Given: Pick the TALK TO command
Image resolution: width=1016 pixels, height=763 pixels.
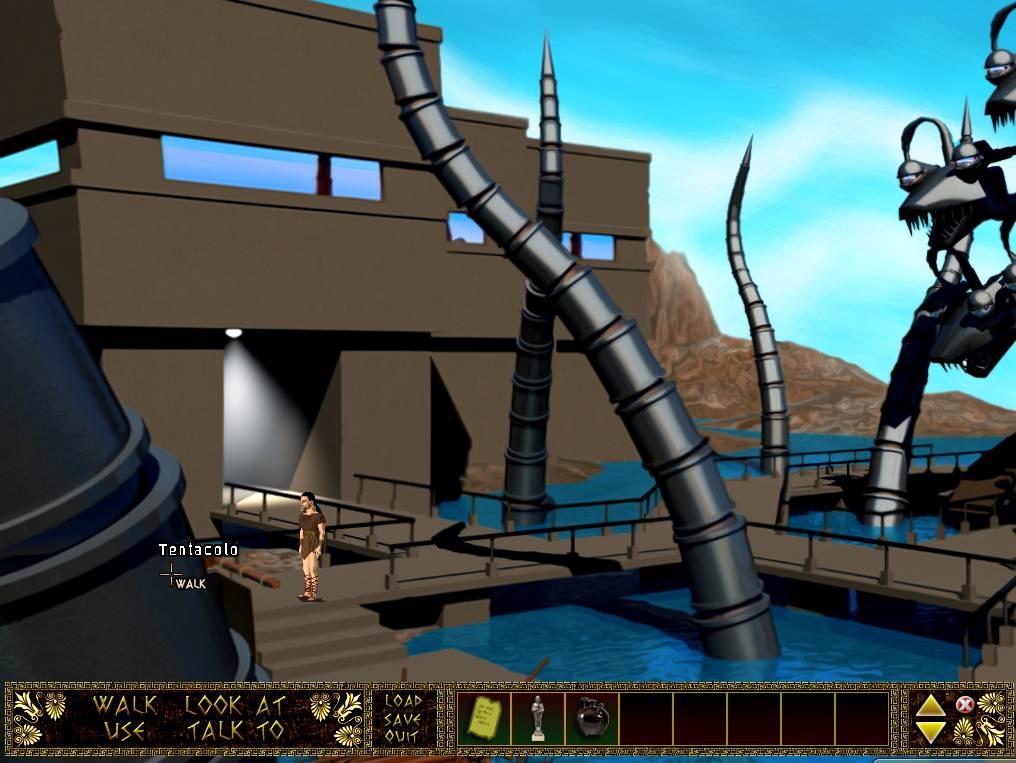Looking at the screenshot, I should pos(234,731).
